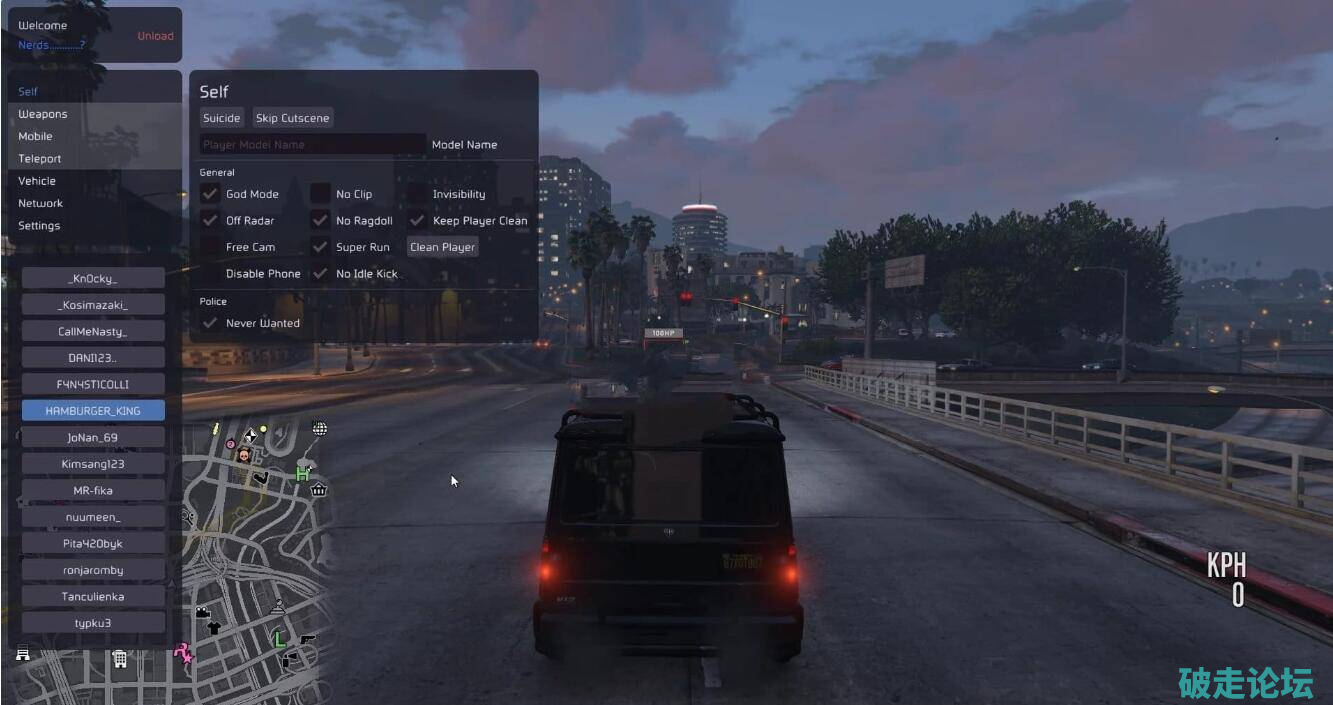Open the Network section
The height and width of the screenshot is (705, 1333).
tap(40, 203)
